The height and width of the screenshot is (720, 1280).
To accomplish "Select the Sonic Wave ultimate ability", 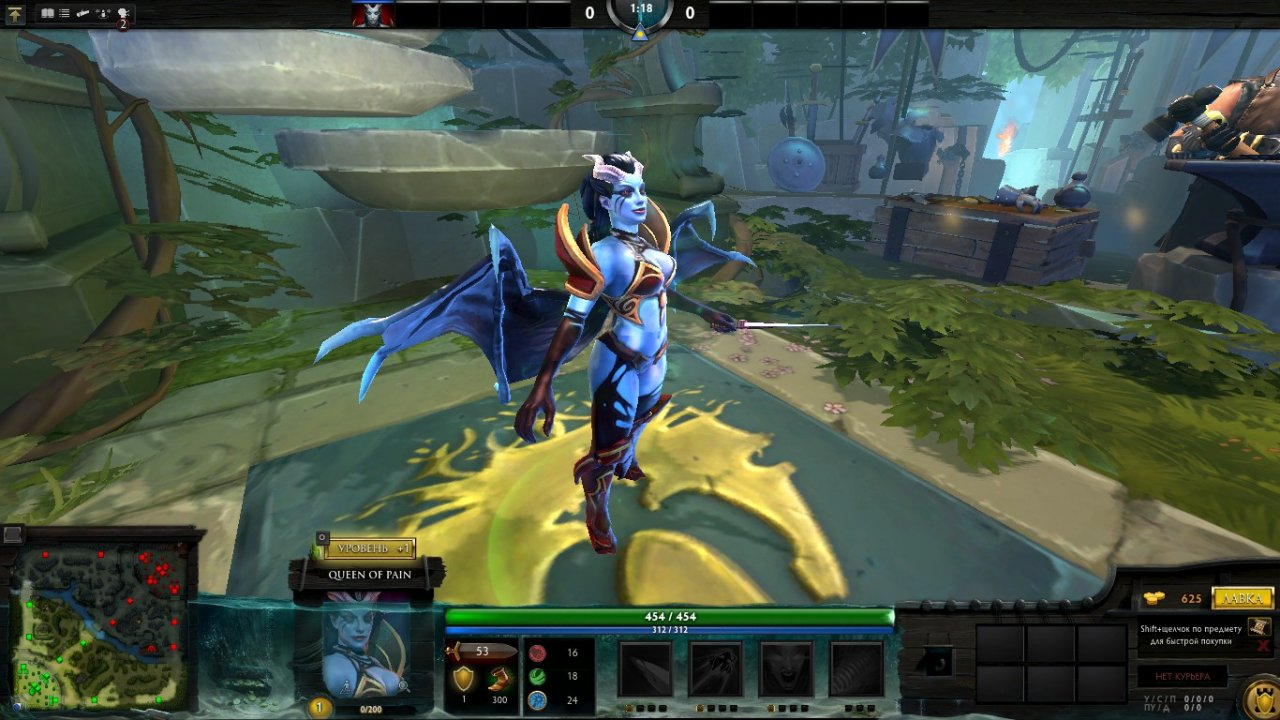I will 856,669.
